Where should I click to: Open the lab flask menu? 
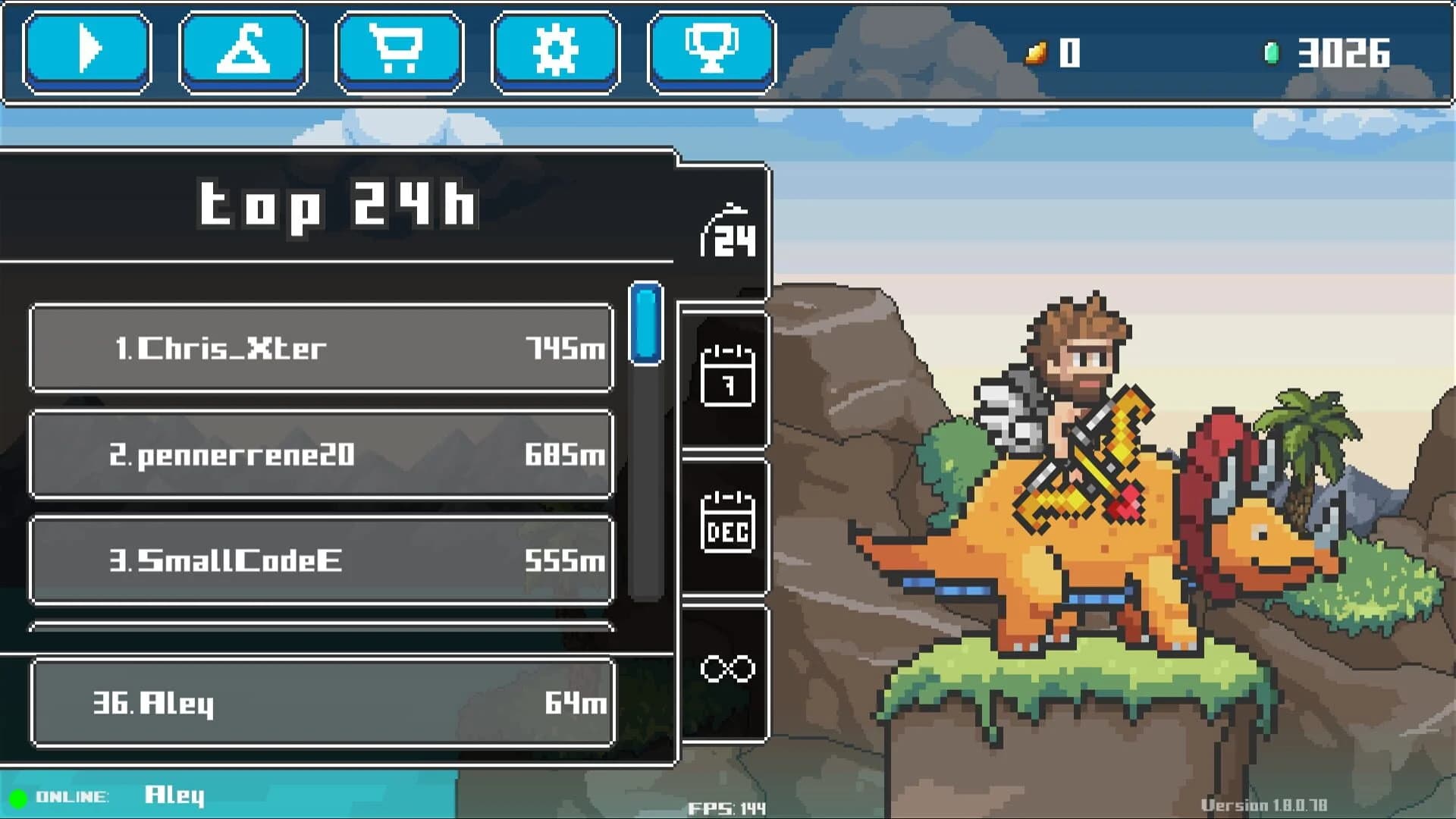(x=242, y=50)
